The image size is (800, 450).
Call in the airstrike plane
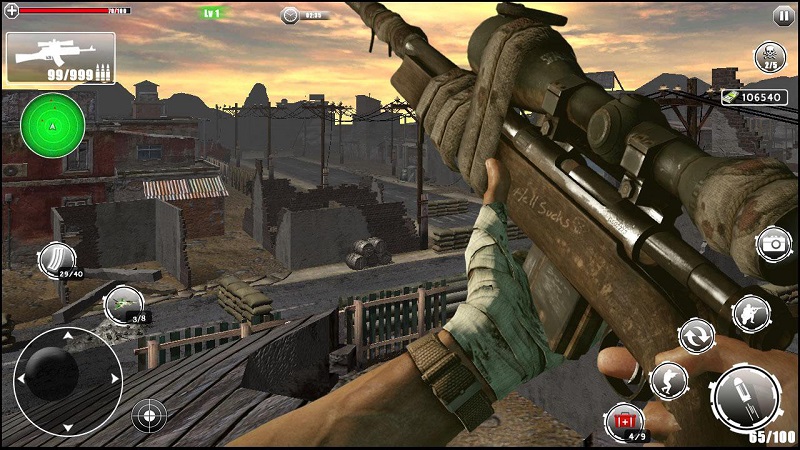tap(124, 305)
